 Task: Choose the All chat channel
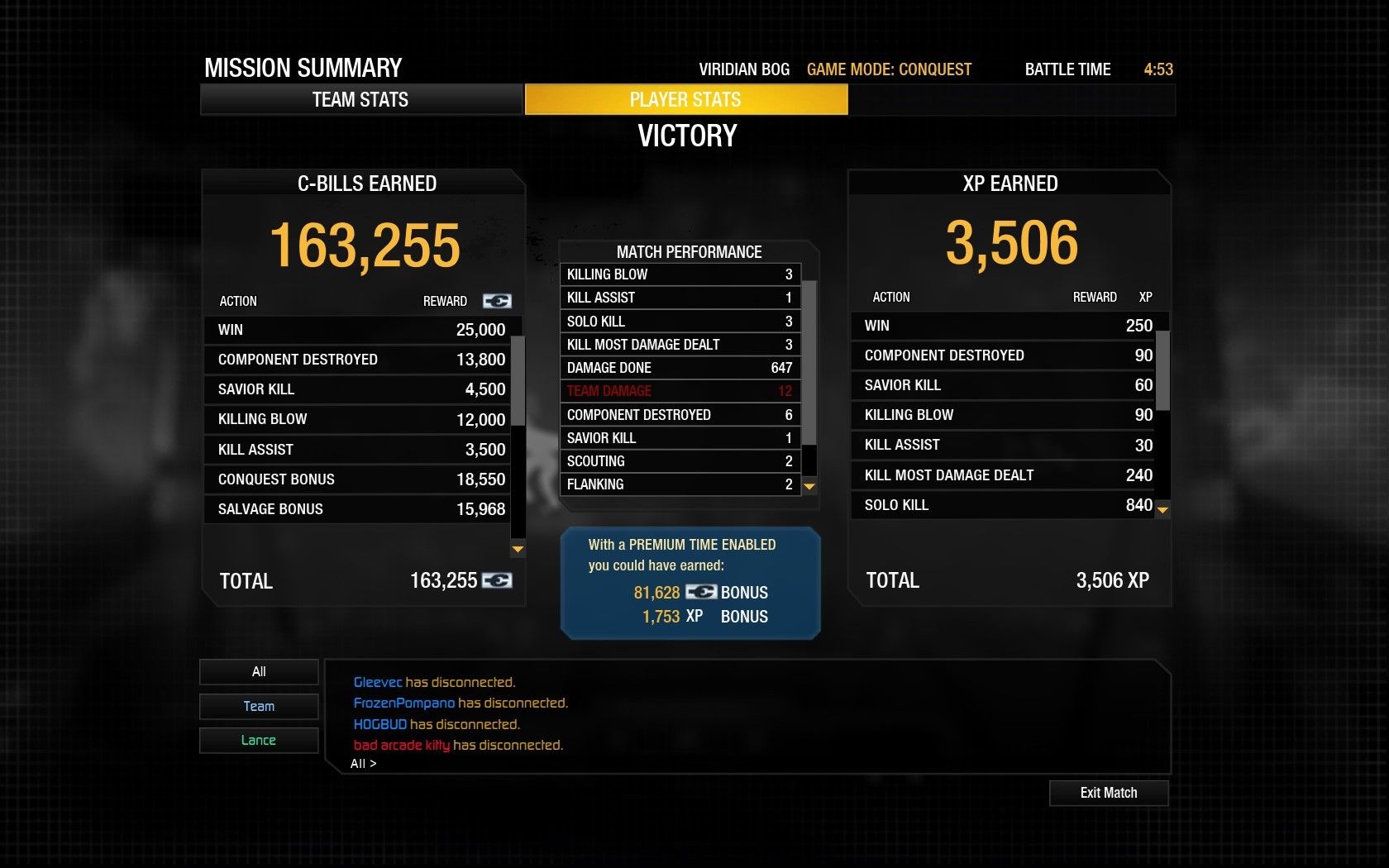click(x=259, y=671)
